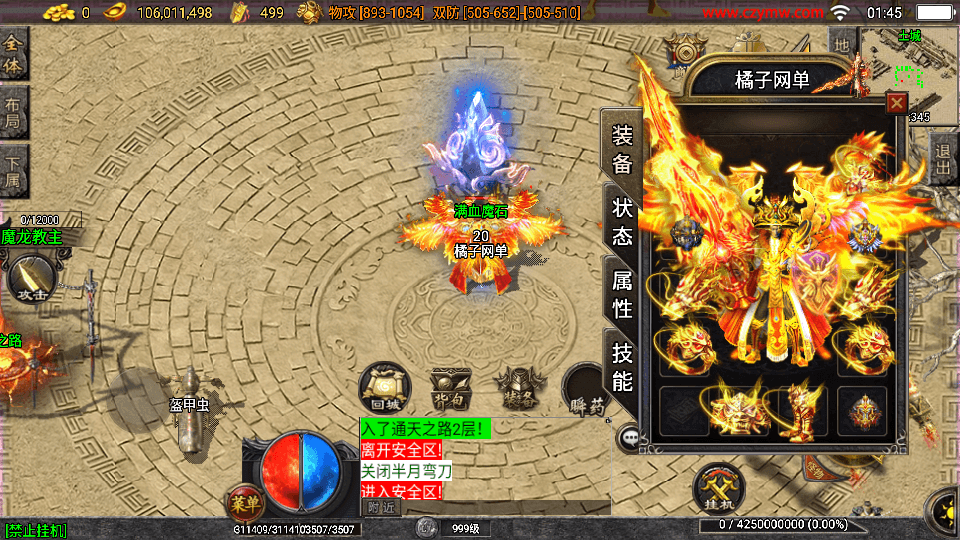Open the 布局 layout button
Screen dimensions: 960x540
click(14, 115)
